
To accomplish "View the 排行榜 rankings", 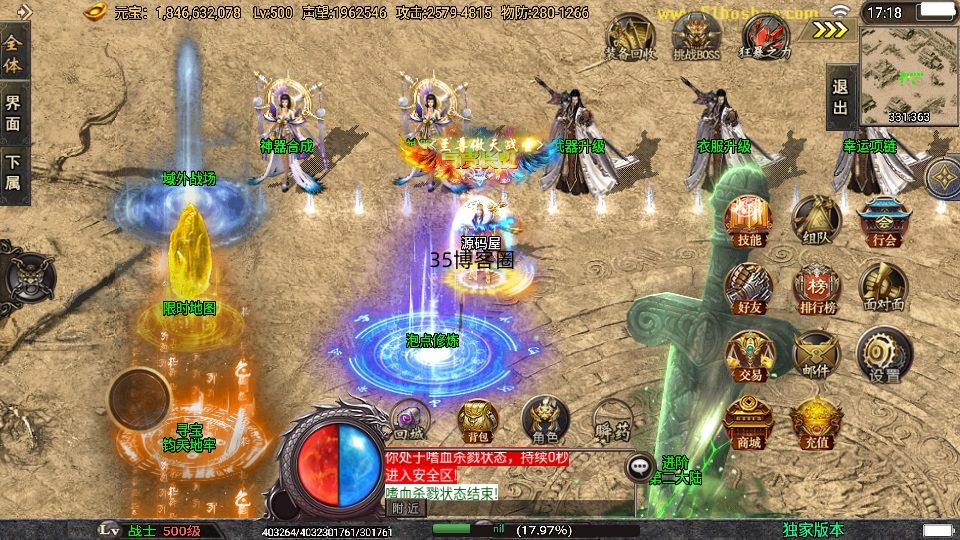I will pos(815,288).
